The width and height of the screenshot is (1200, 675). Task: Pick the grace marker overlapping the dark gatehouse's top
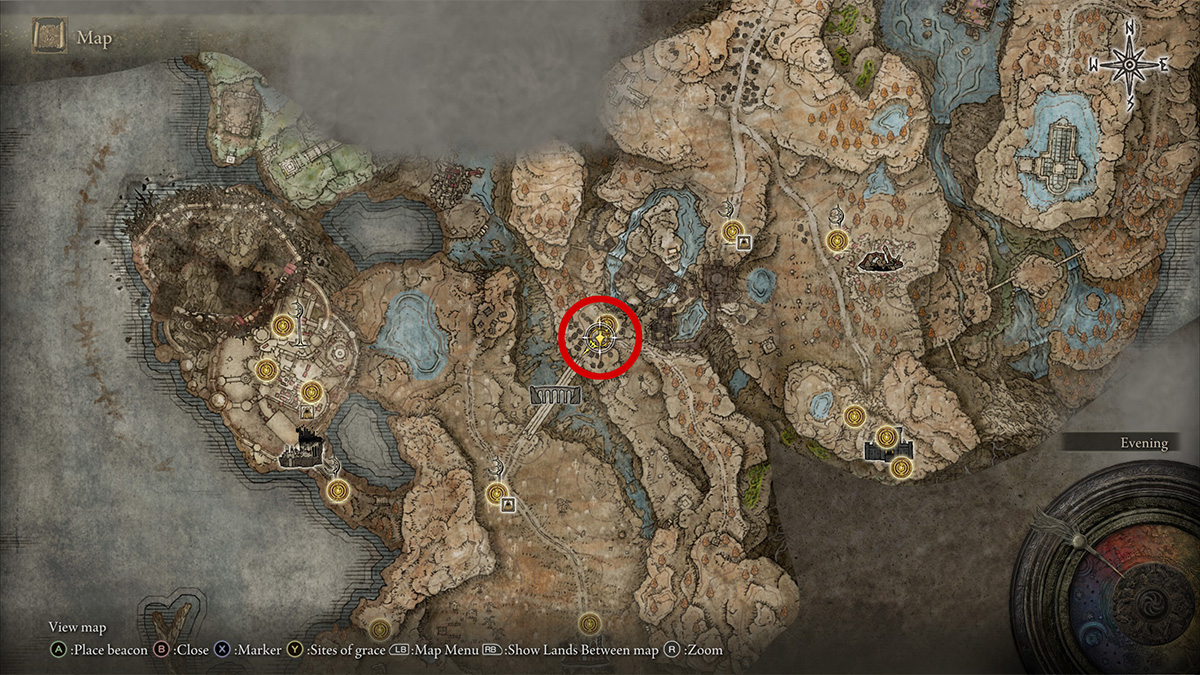[x=887, y=436]
